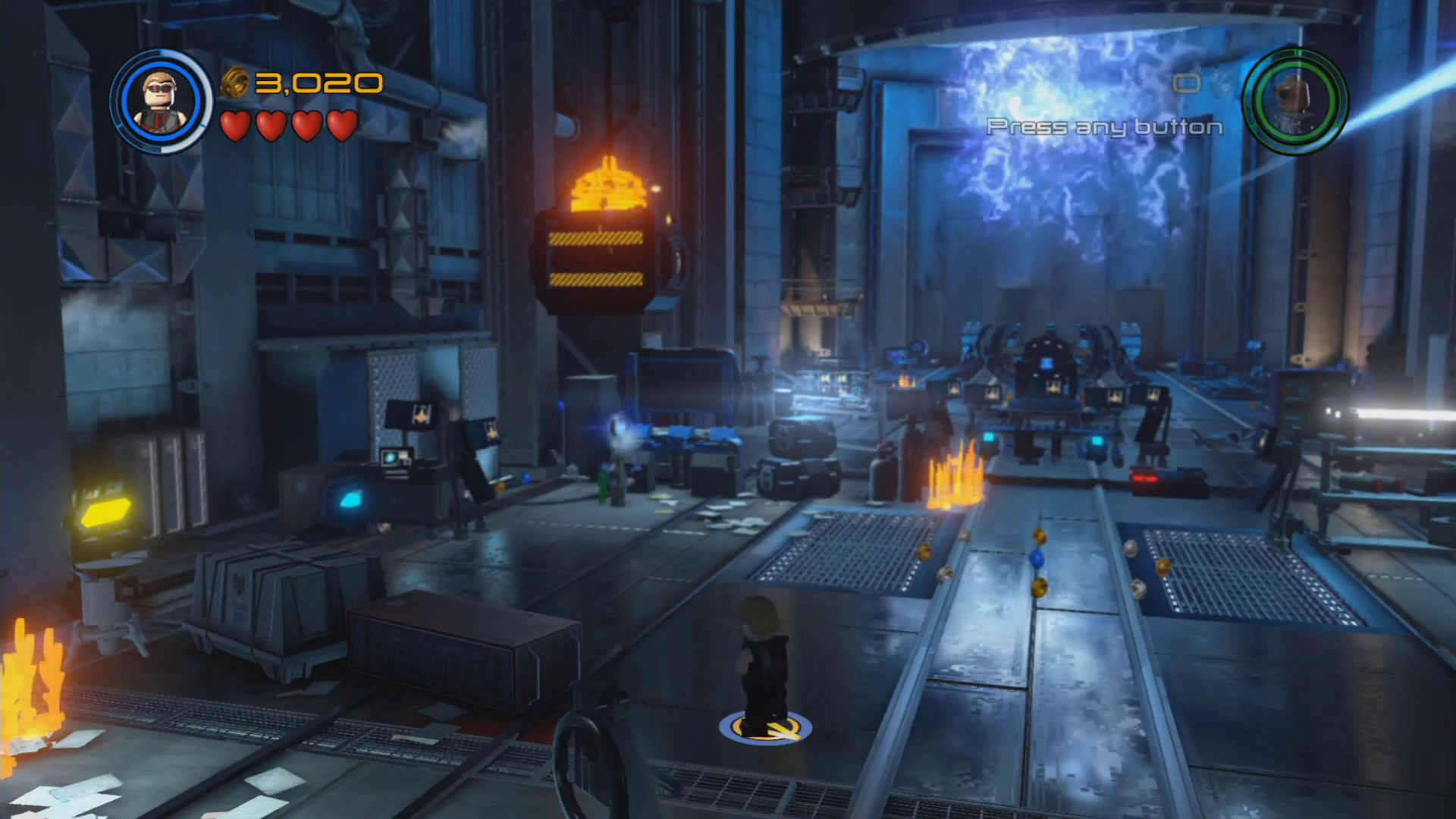
Task: Click player two's character portrait
Action: click(1295, 101)
